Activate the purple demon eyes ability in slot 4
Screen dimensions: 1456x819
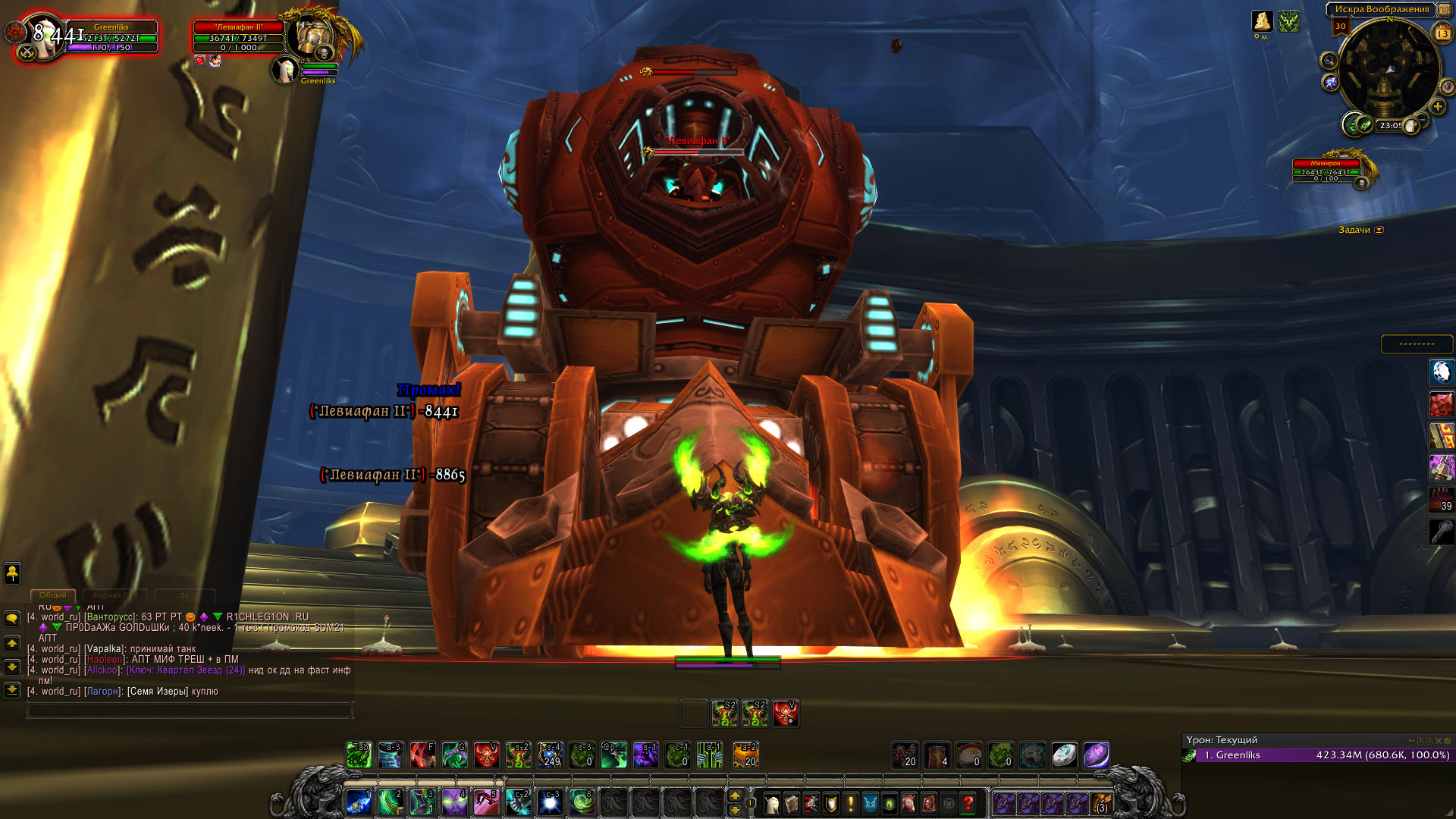[x=454, y=802]
